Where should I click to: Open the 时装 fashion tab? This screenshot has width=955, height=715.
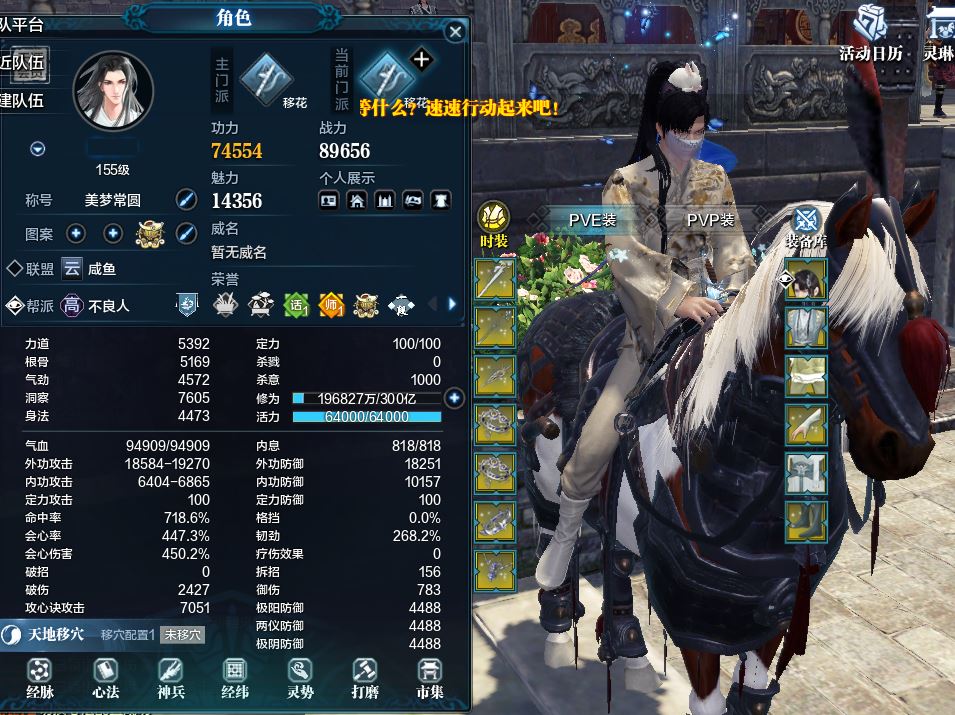click(x=494, y=222)
